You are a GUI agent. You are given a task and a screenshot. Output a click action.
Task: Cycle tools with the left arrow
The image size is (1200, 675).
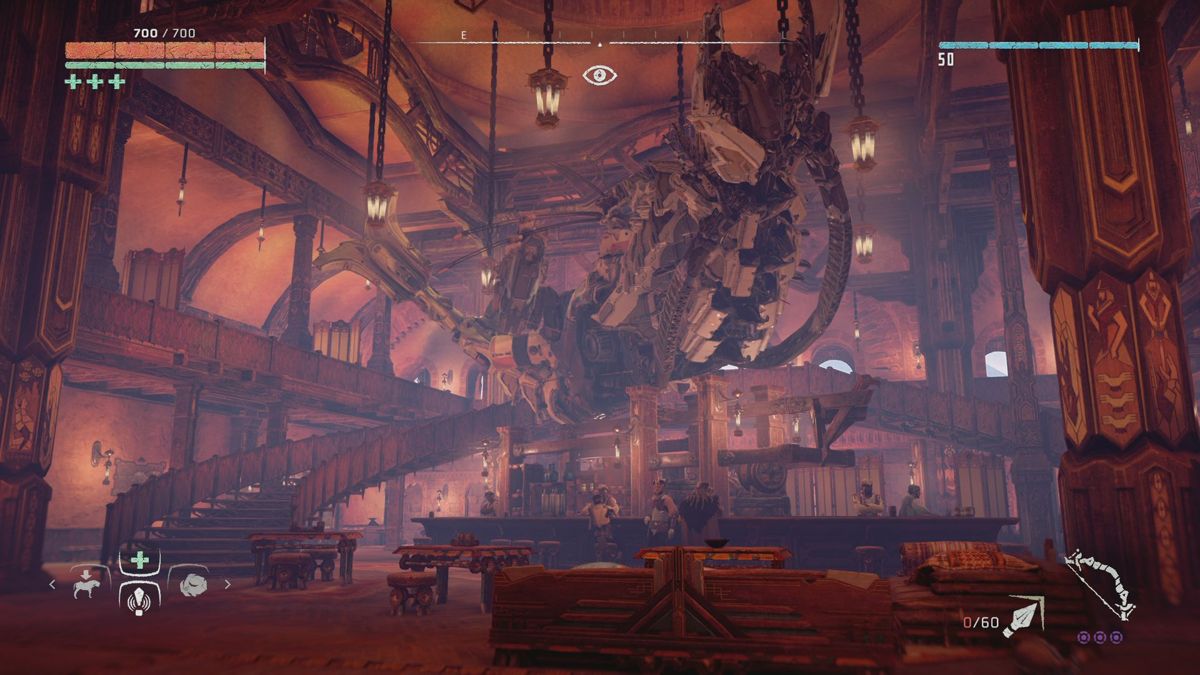[x=53, y=585]
